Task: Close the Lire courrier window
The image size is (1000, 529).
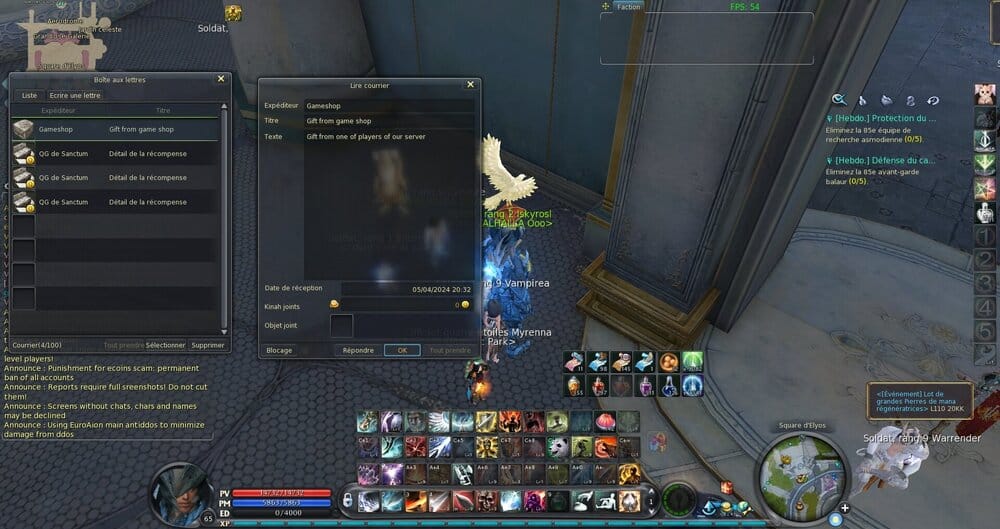Action: point(470,85)
